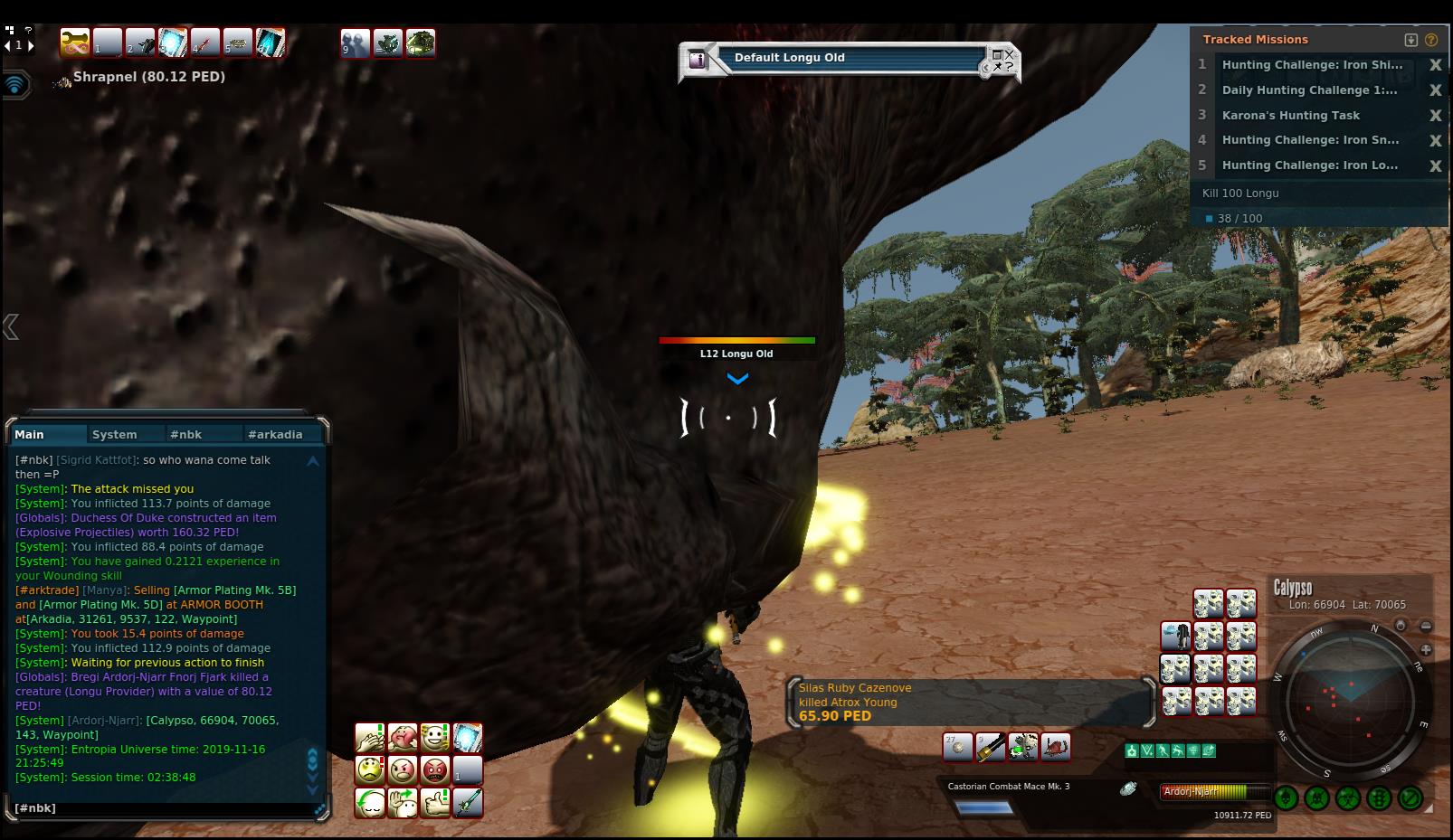This screenshot has height=840, width=1453.
Task: Select Daily Hunting Challenge mission
Action: click(1308, 90)
